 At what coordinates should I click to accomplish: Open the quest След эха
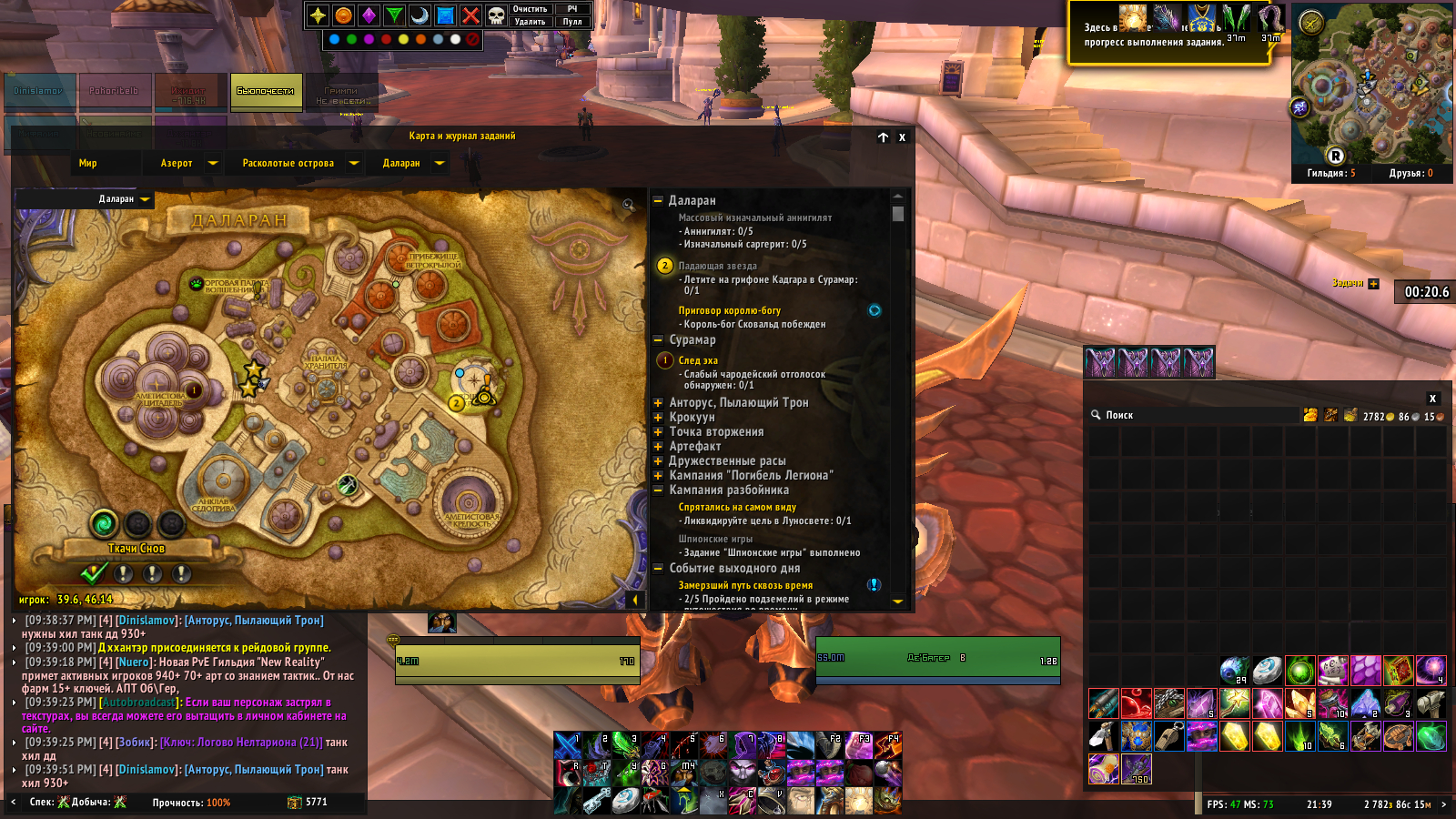pyautogui.click(x=698, y=360)
